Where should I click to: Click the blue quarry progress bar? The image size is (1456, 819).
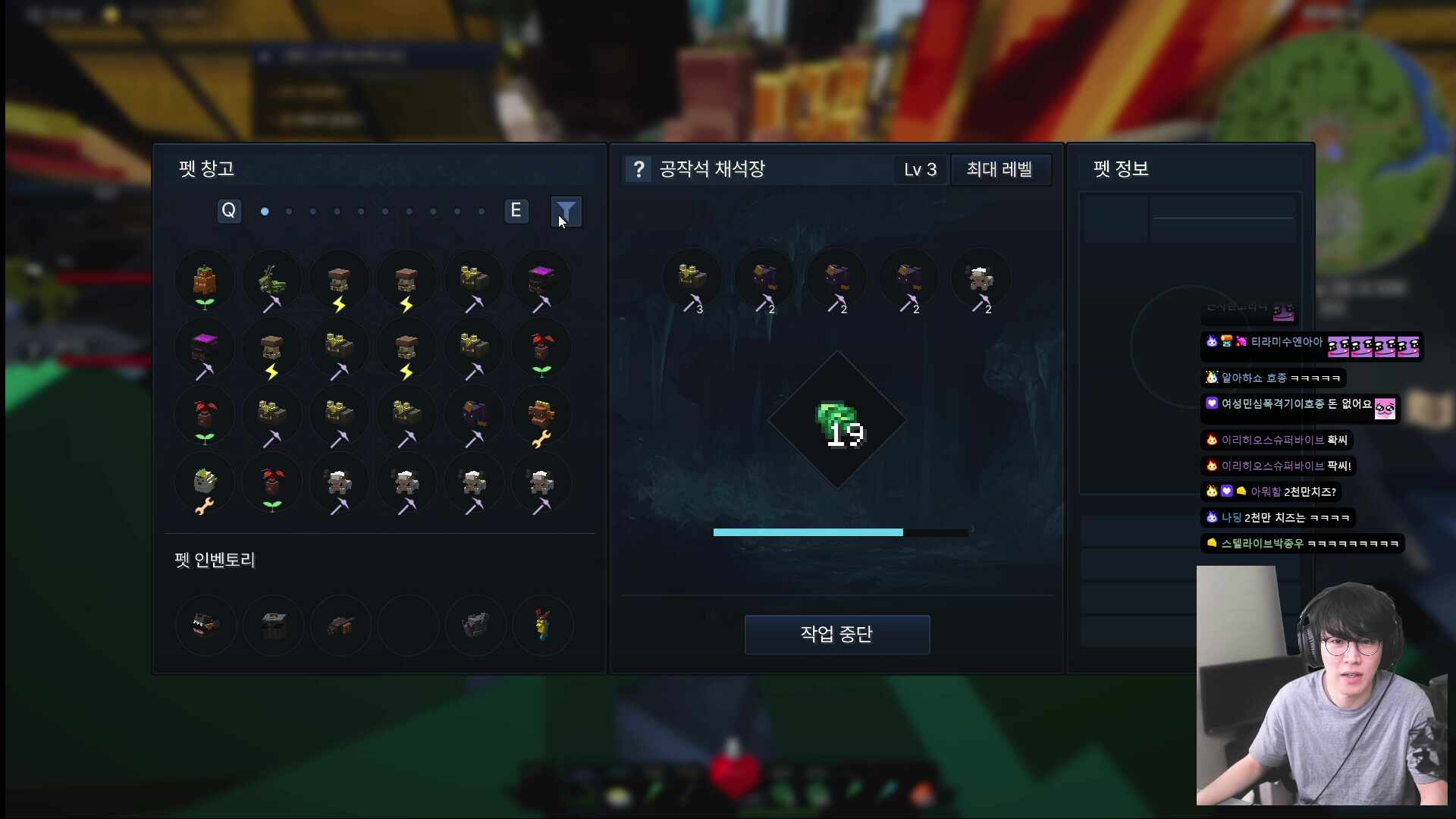click(808, 532)
